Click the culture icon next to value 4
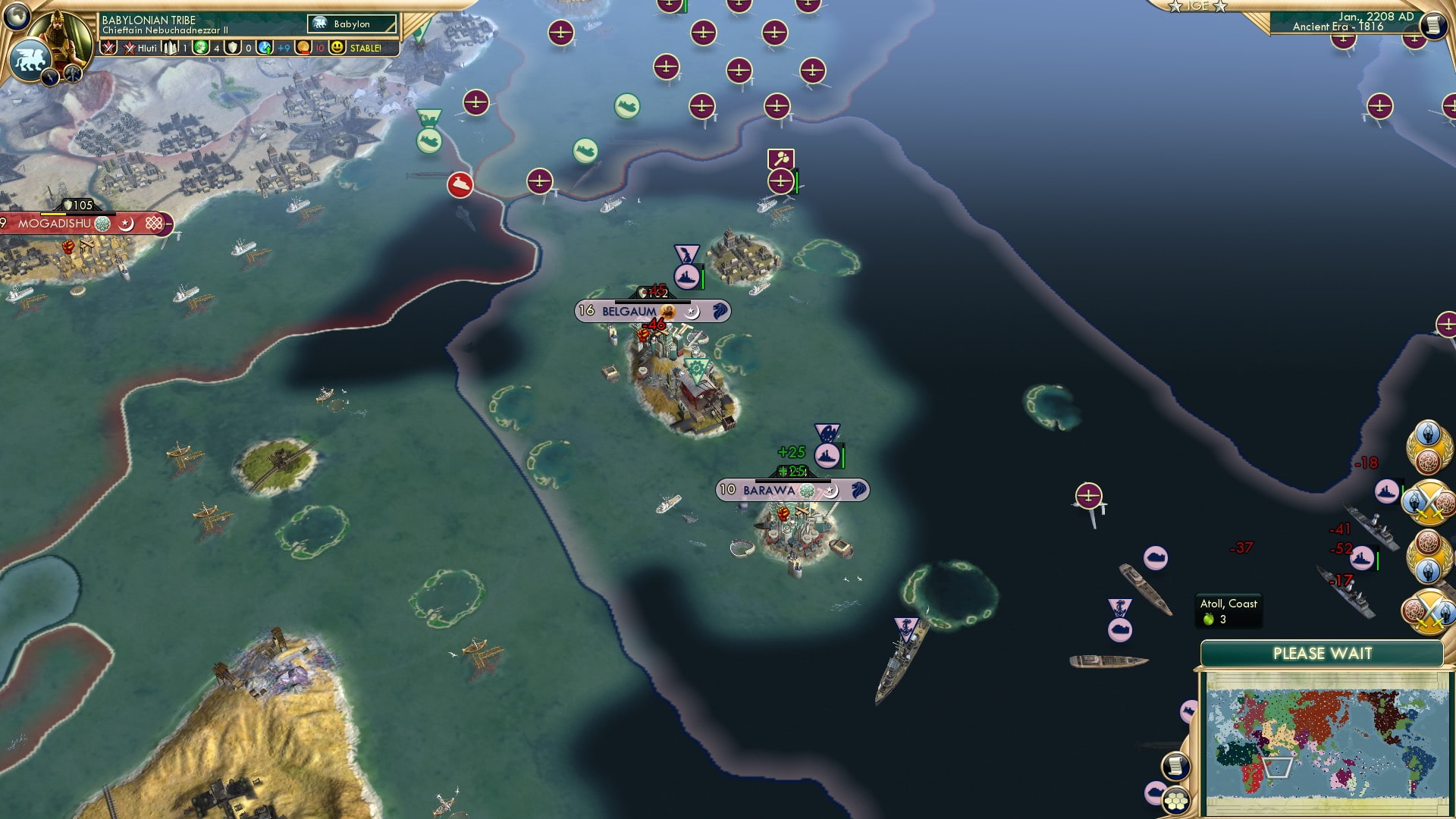Screen dimensions: 1456x819 [201, 48]
